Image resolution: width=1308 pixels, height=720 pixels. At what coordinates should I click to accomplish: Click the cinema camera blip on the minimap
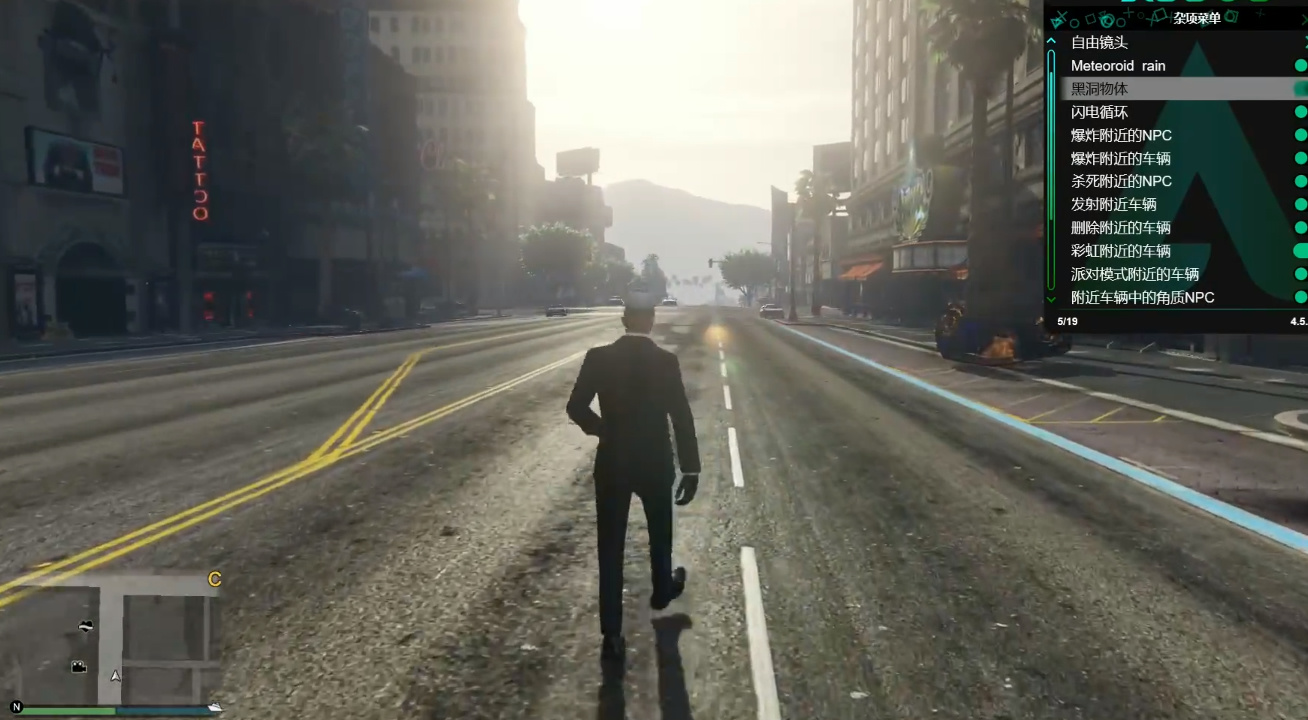tap(78, 666)
